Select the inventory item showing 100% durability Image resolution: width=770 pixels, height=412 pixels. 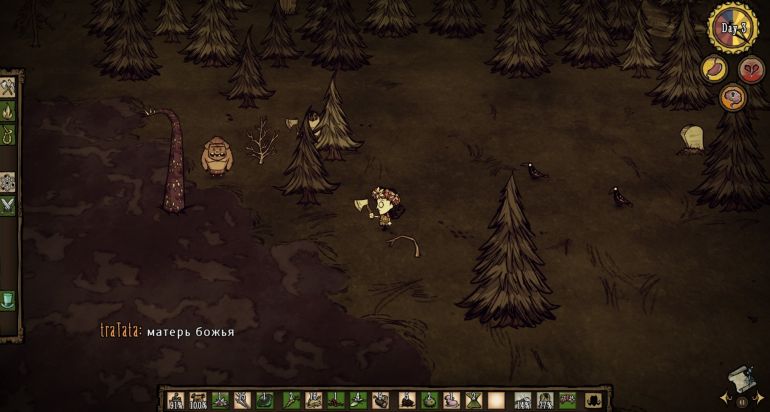pos(198,400)
